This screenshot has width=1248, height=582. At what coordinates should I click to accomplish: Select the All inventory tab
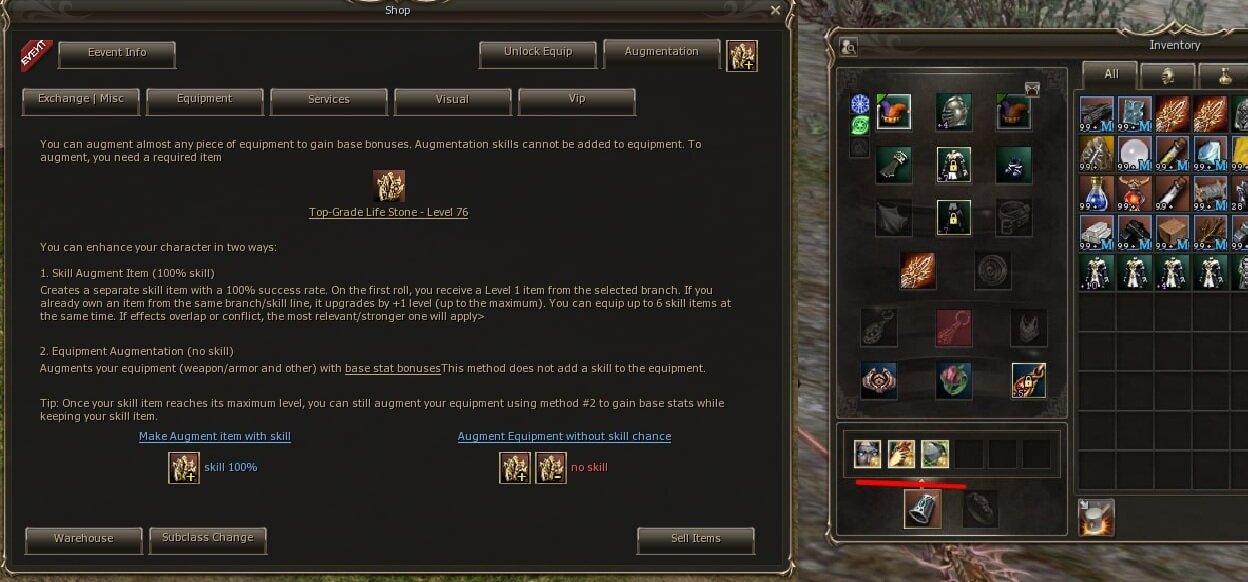tap(1111, 75)
